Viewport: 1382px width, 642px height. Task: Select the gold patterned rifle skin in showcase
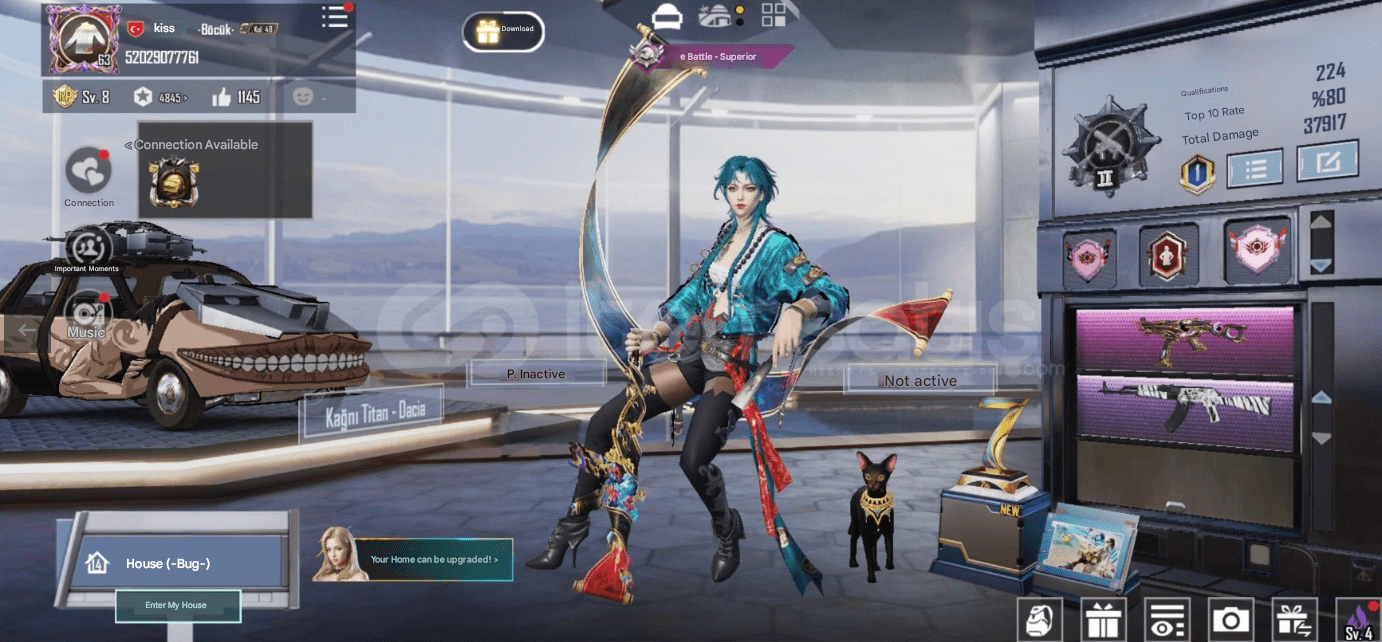coord(1184,340)
